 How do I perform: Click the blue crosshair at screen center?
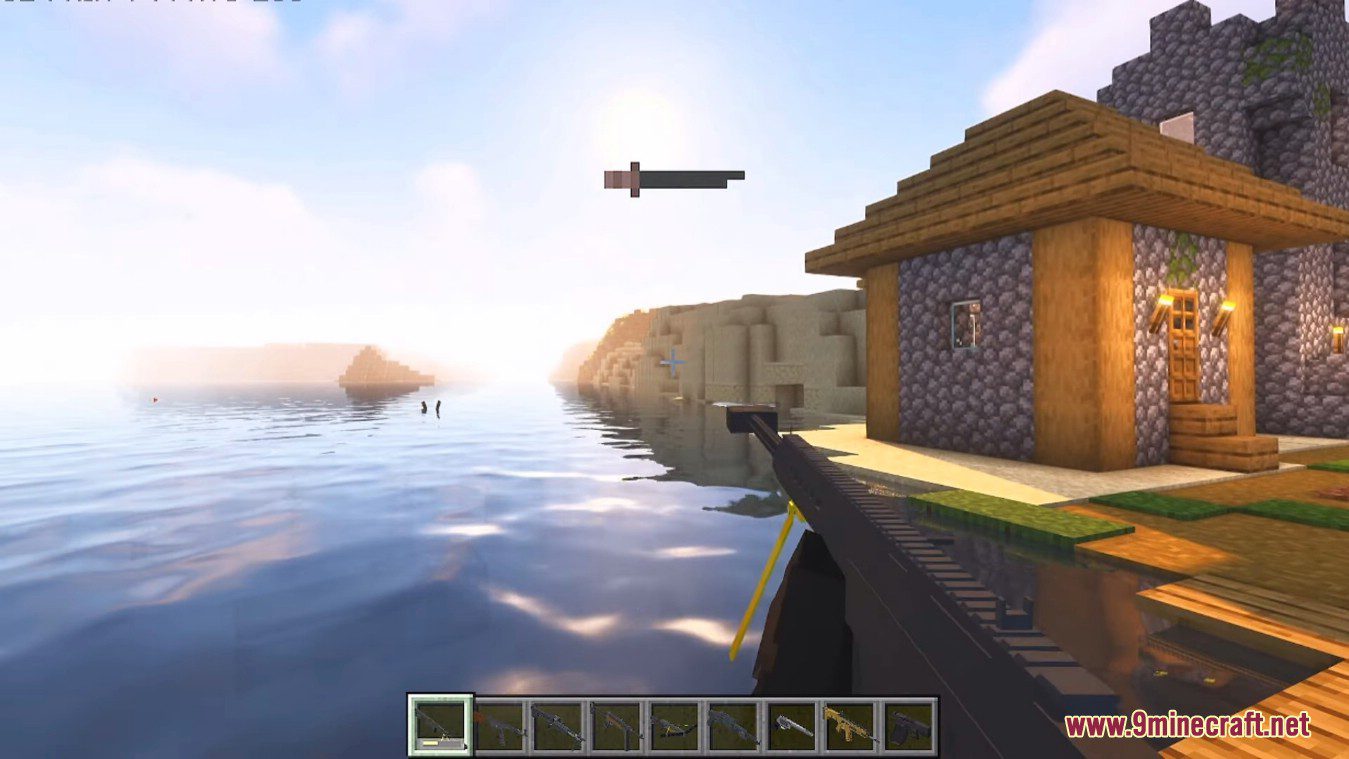[x=674, y=360]
